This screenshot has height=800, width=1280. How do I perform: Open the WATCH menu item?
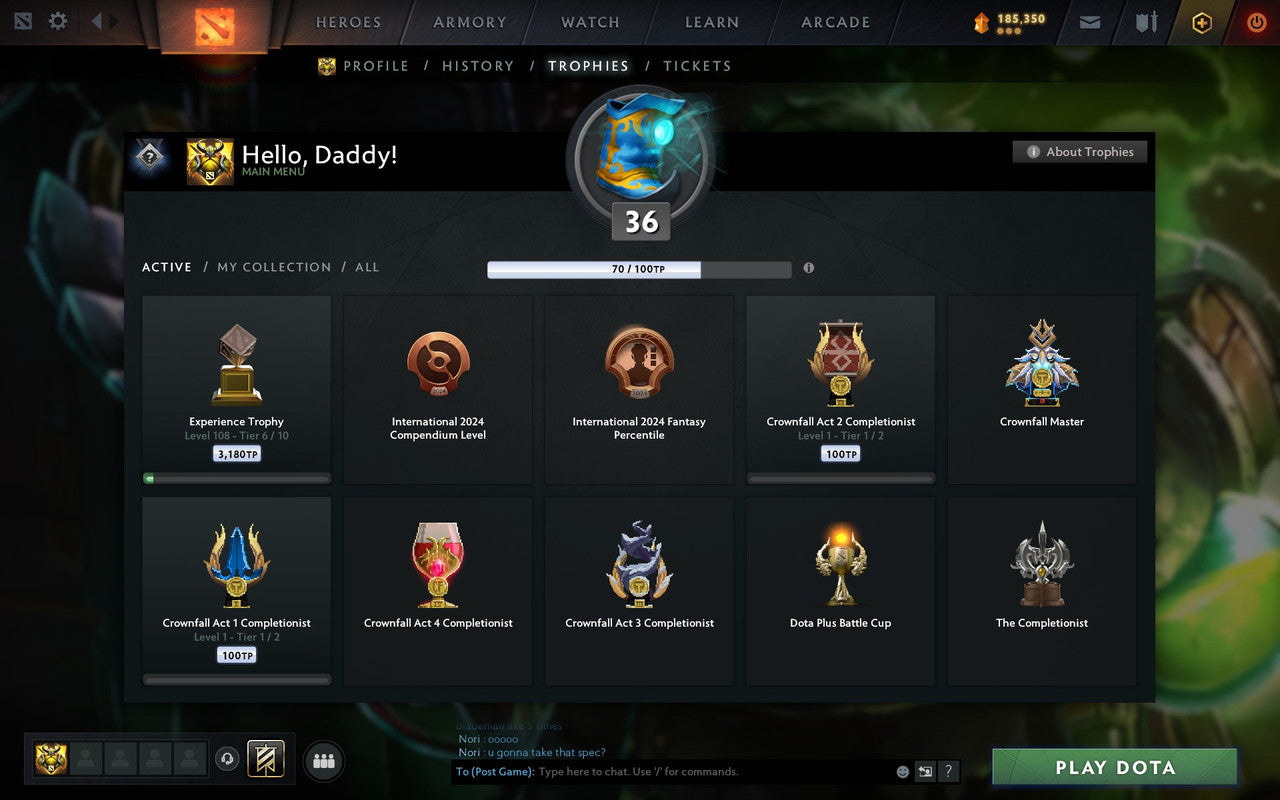coord(589,22)
